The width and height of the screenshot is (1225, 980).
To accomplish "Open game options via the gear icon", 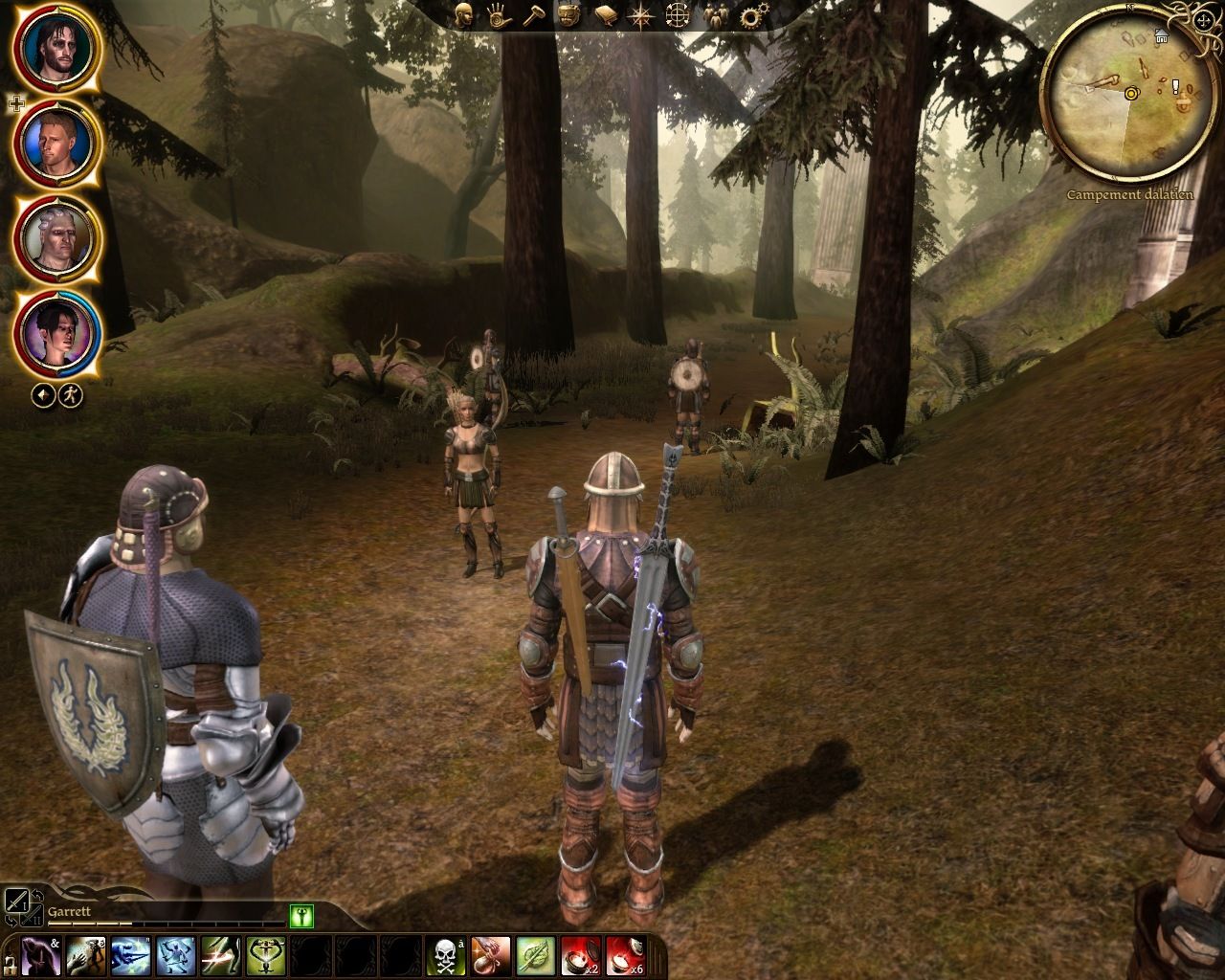I will (748, 17).
